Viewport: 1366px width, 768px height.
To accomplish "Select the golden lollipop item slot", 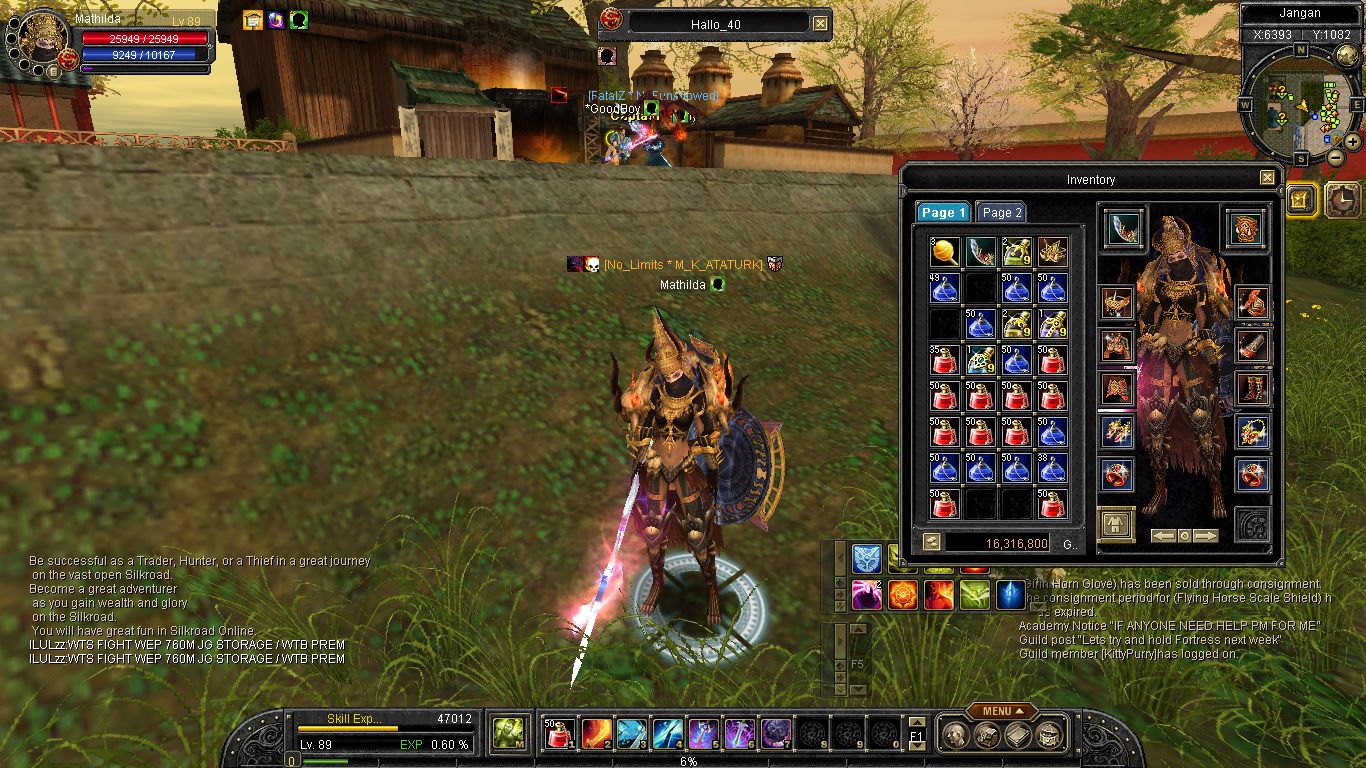I will click(x=945, y=252).
